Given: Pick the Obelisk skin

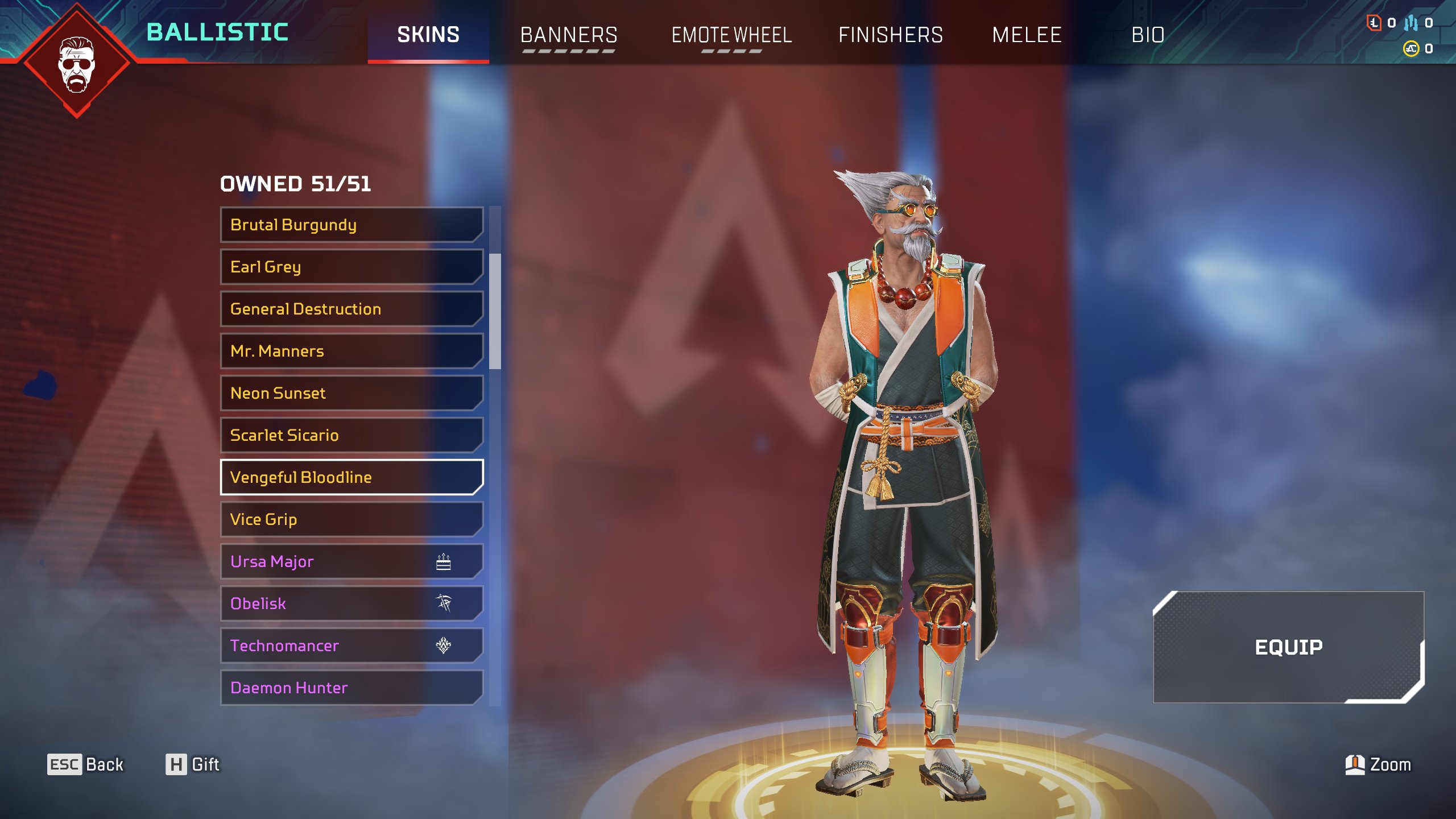Looking at the screenshot, I should pyautogui.click(x=351, y=603).
